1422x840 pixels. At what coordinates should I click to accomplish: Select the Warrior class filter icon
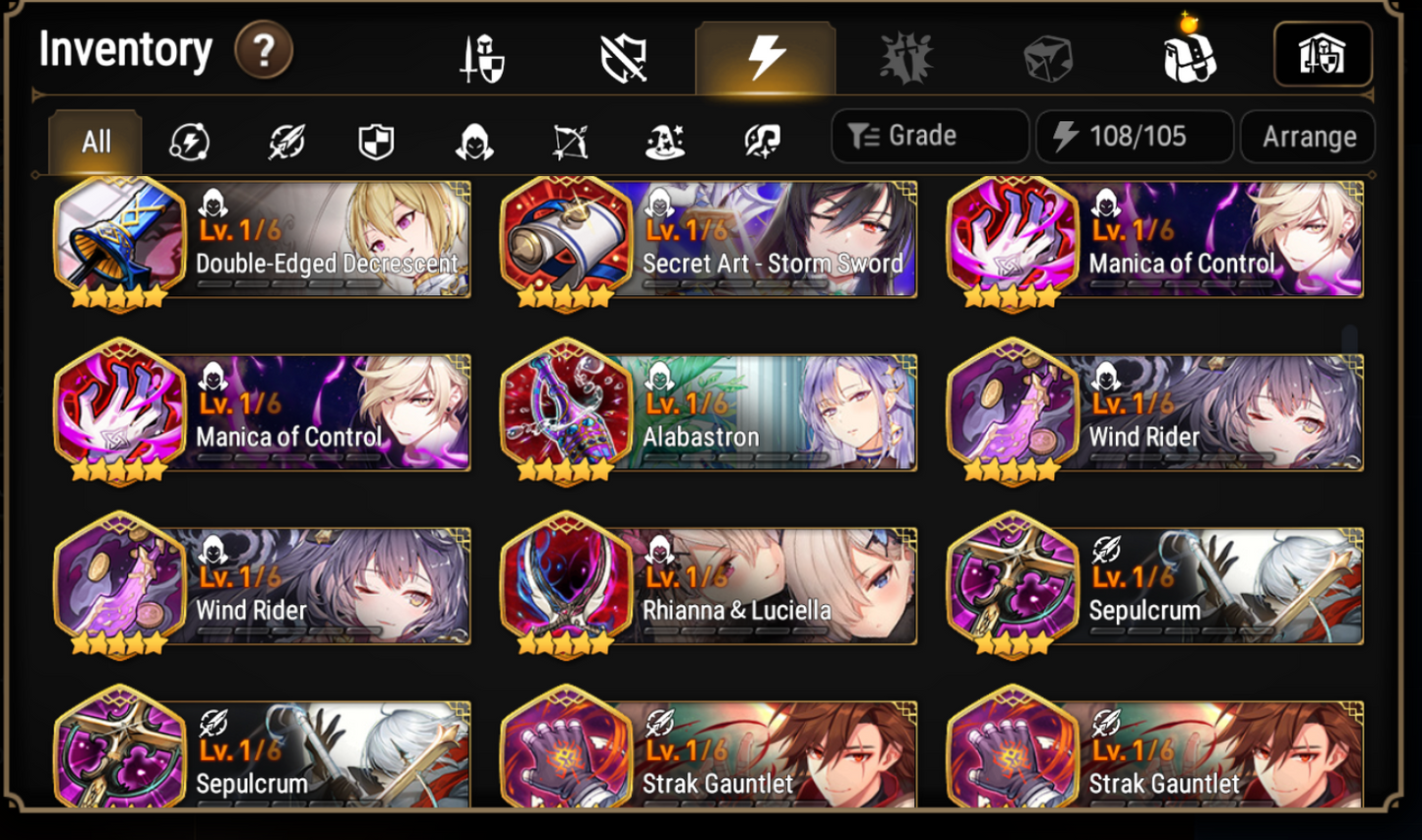pyautogui.click(x=283, y=143)
